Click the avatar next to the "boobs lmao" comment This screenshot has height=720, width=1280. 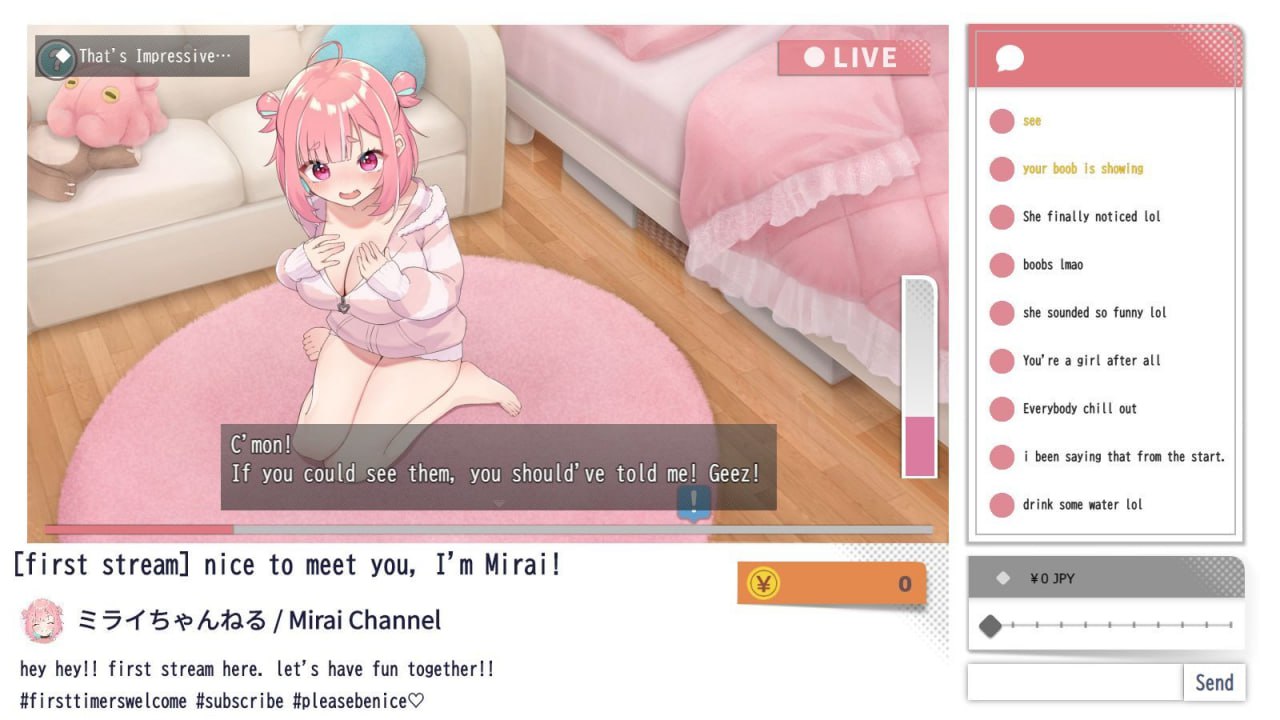1002,265
